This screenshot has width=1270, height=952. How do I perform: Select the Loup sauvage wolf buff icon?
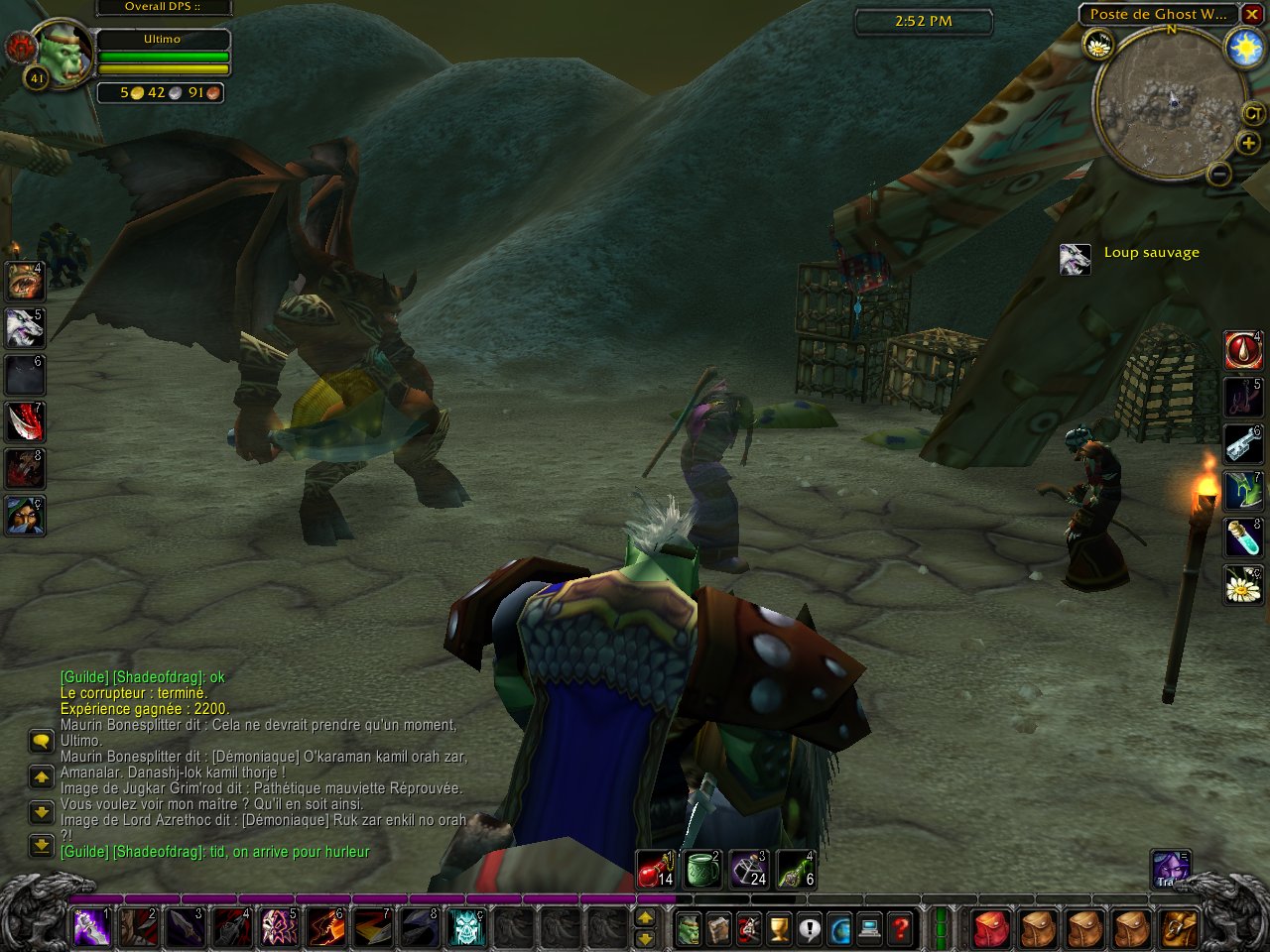(x=1076, y=260)
